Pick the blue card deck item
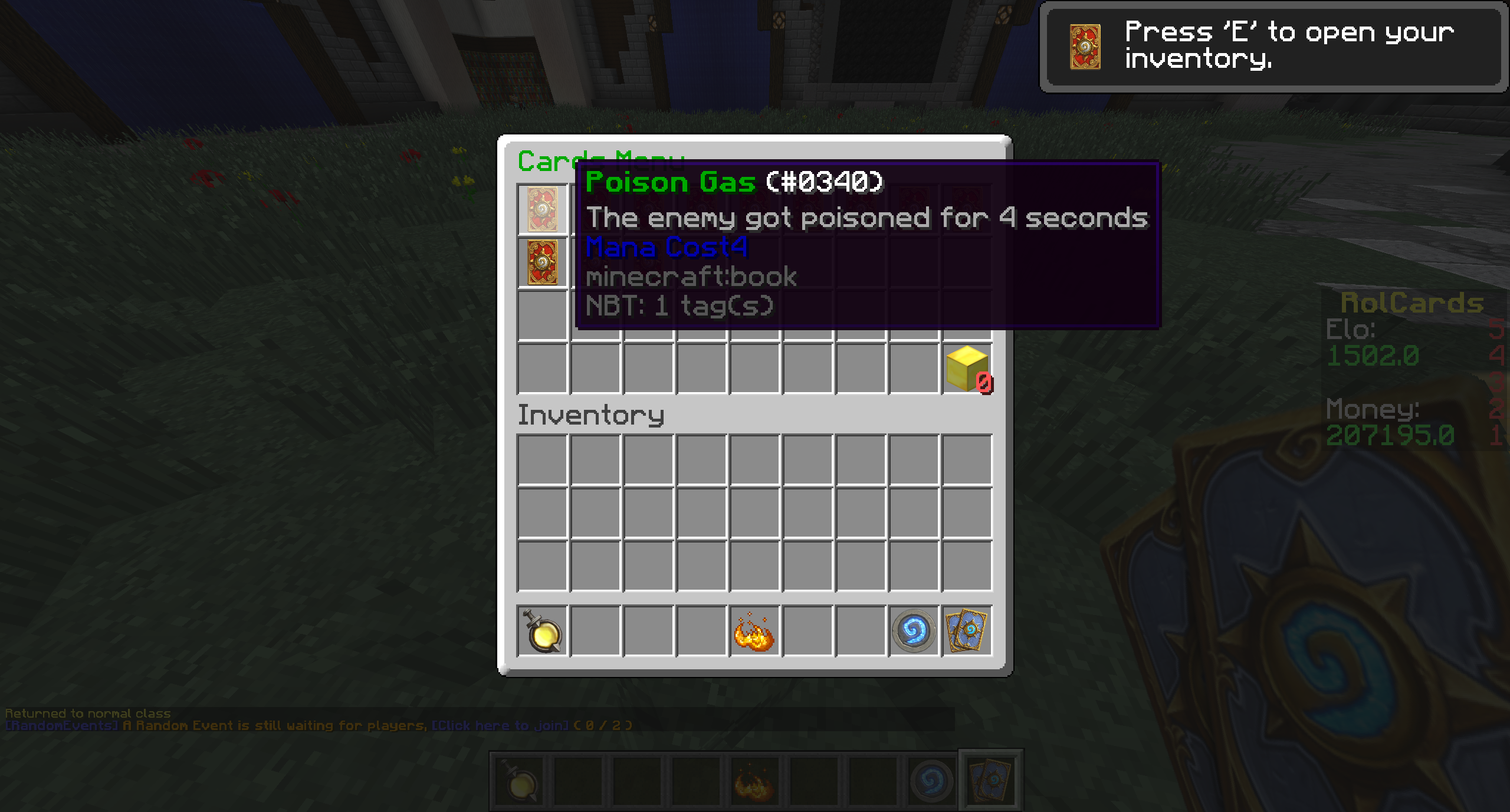This screenshot has width=1510, height=812. [967, 631]
